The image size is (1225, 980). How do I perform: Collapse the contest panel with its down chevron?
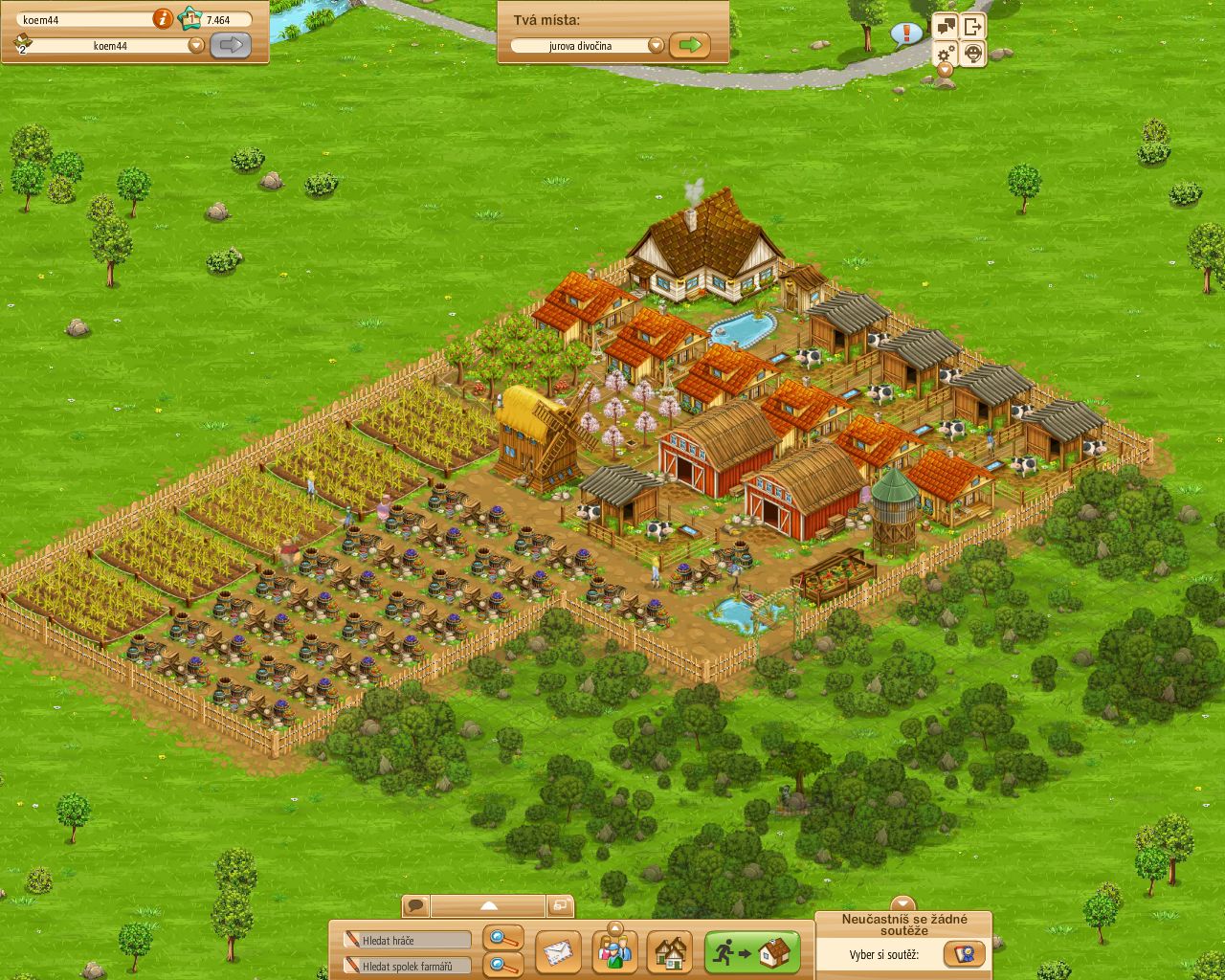(902, 902)
